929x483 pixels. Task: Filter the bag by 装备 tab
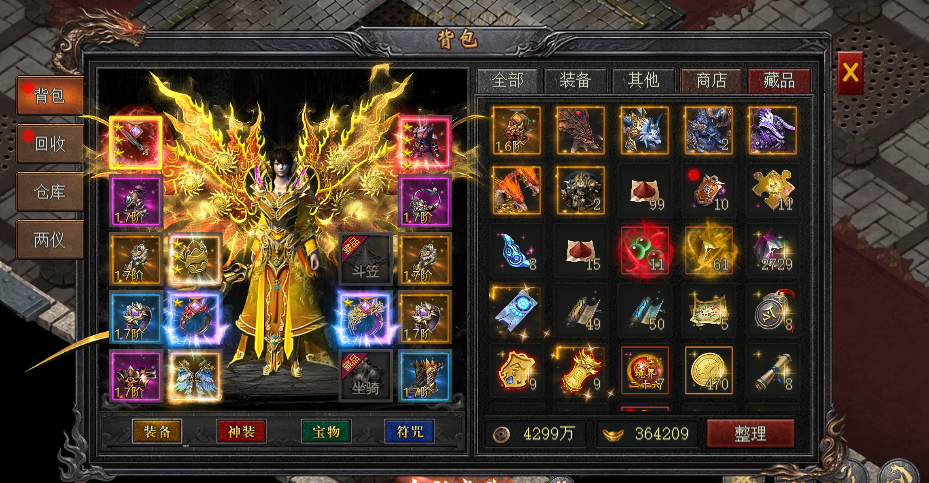tap(575, 81)
